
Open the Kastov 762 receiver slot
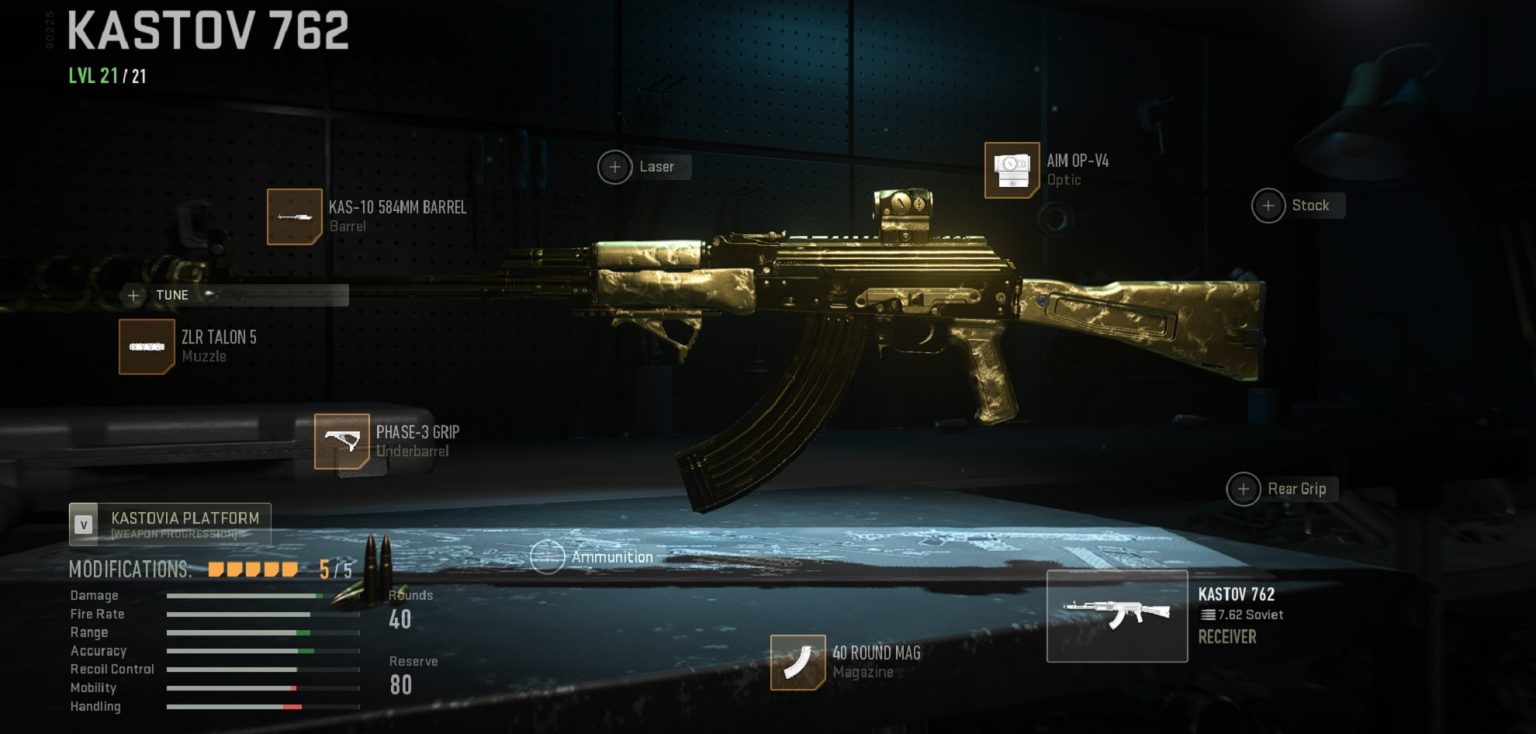1116,615
